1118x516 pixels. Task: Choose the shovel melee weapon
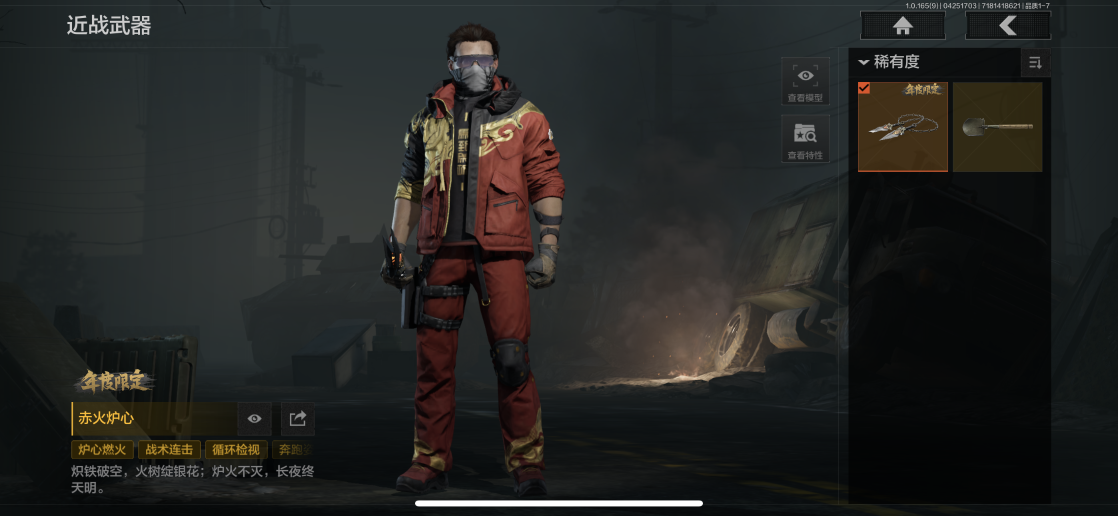(x=997, y=127)
